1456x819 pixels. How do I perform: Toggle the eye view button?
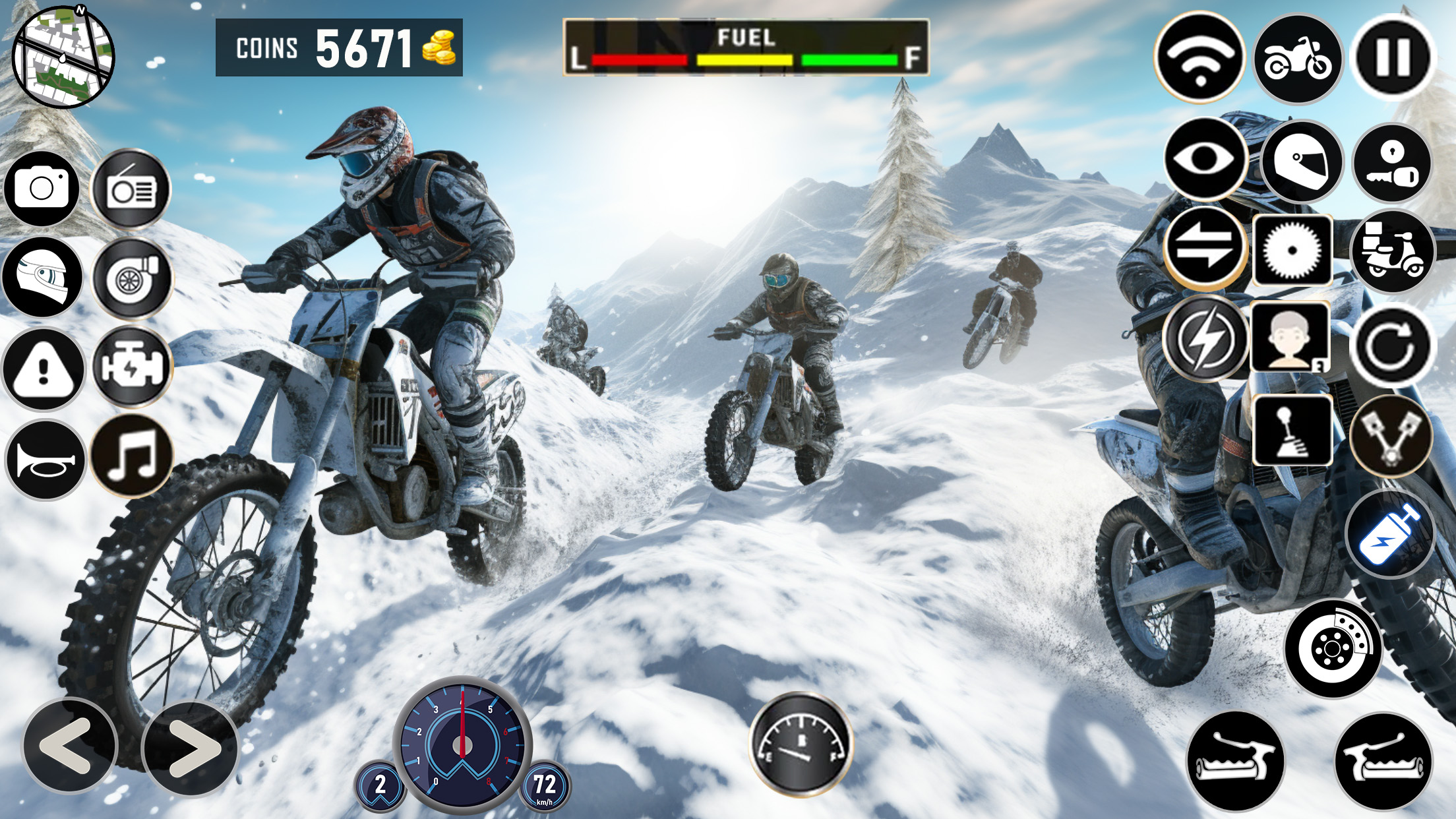click(1204, 159)
